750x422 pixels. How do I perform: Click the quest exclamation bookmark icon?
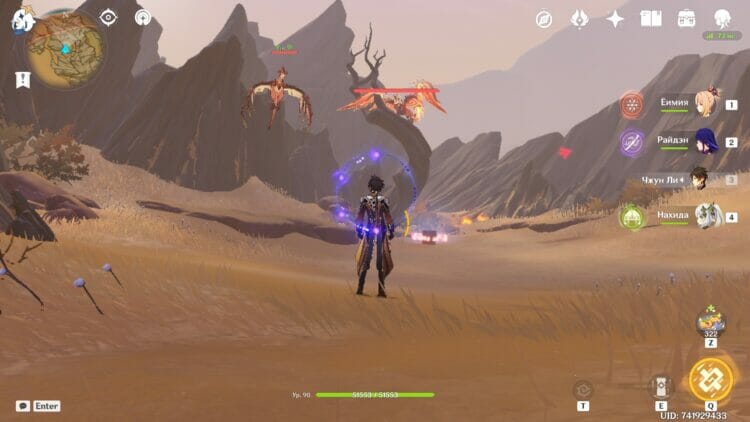pos(22,79)
